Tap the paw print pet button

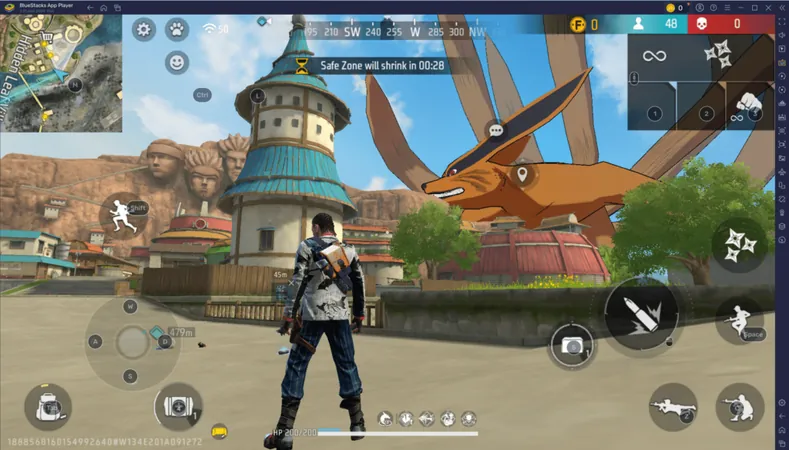[x=177, y=29]
